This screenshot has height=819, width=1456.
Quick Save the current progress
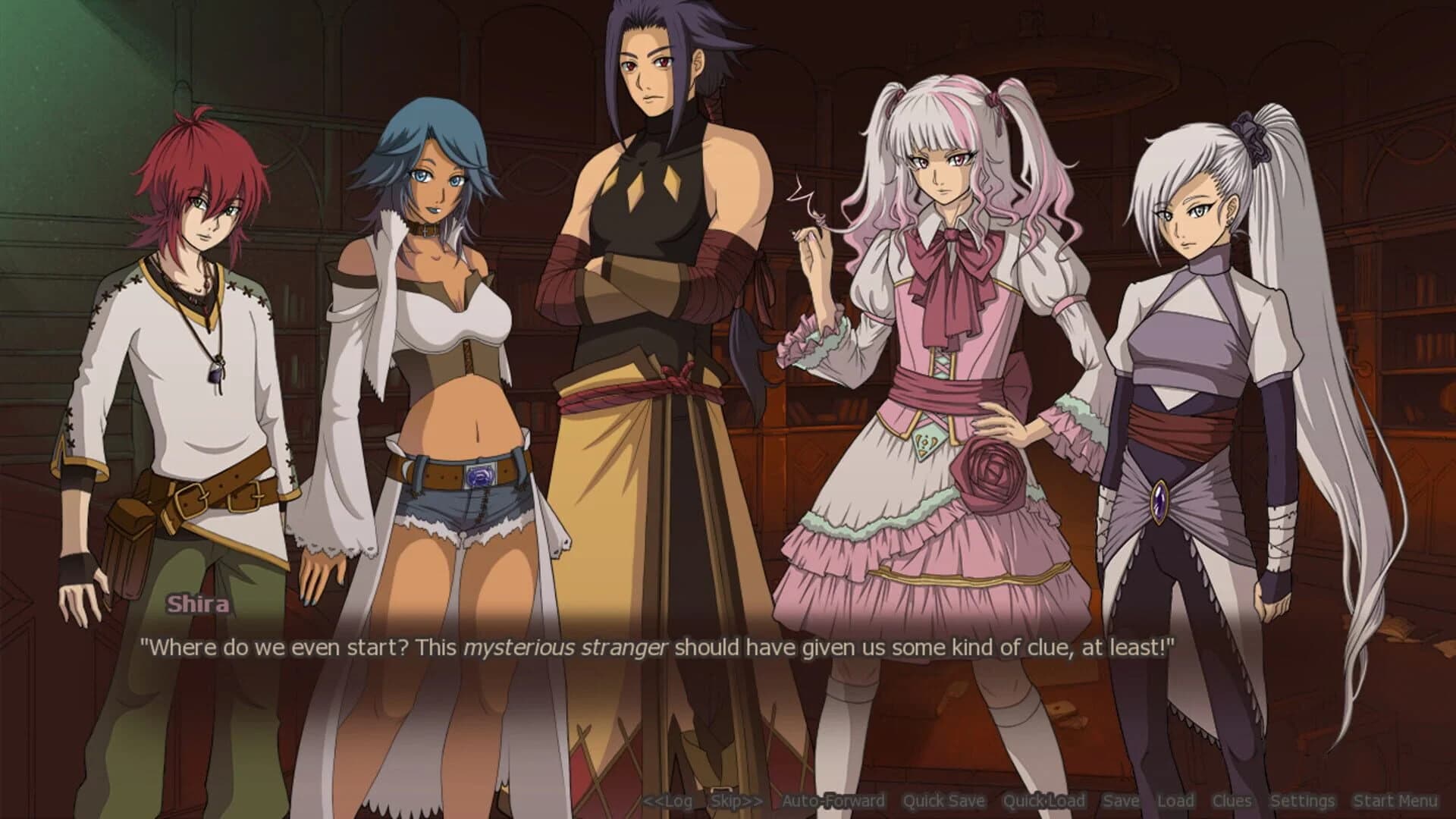pyautogui.click(x=944, y=800)
